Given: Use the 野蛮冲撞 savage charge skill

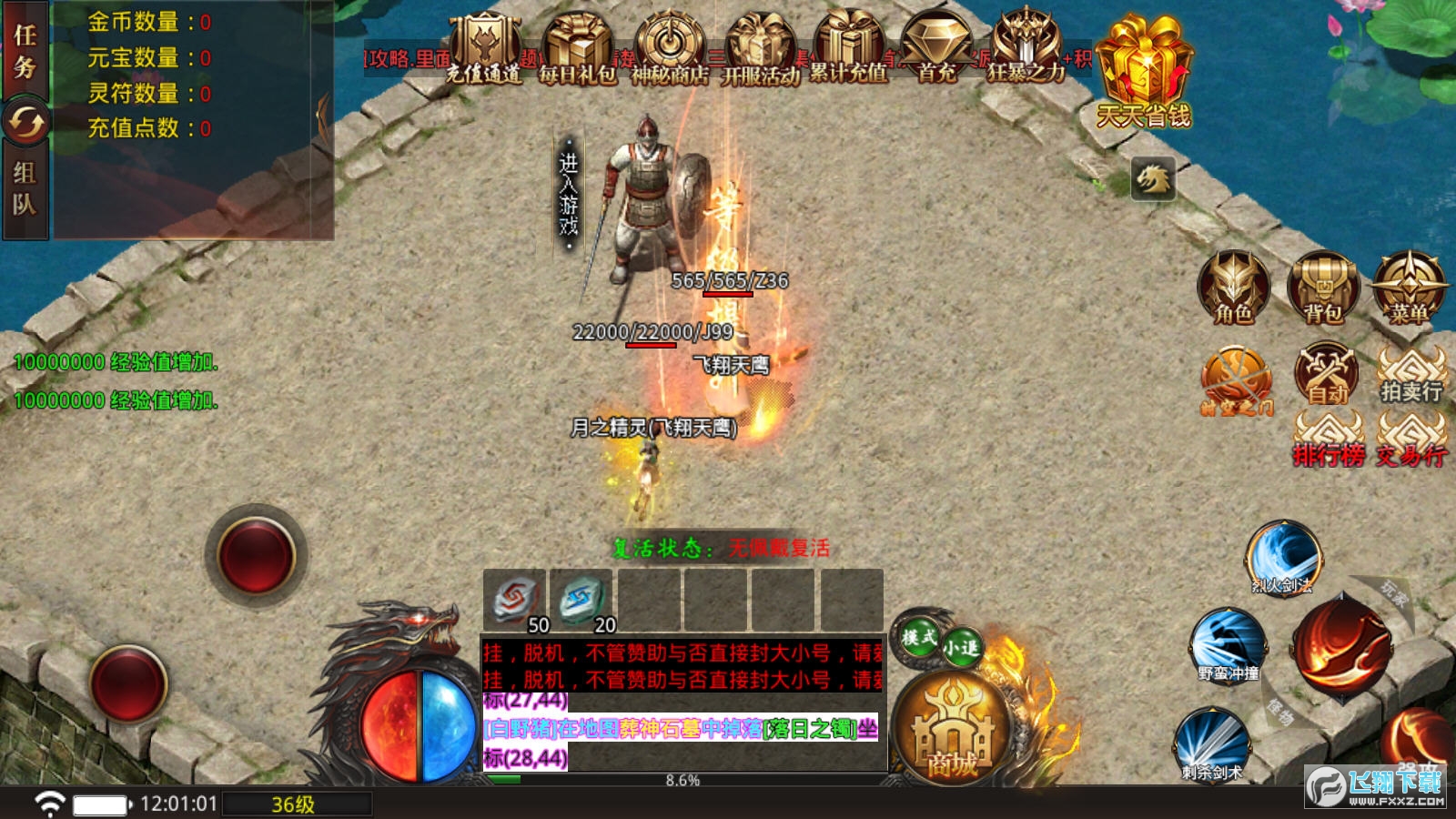Looking at the screenshot, I should [1228, 645].
